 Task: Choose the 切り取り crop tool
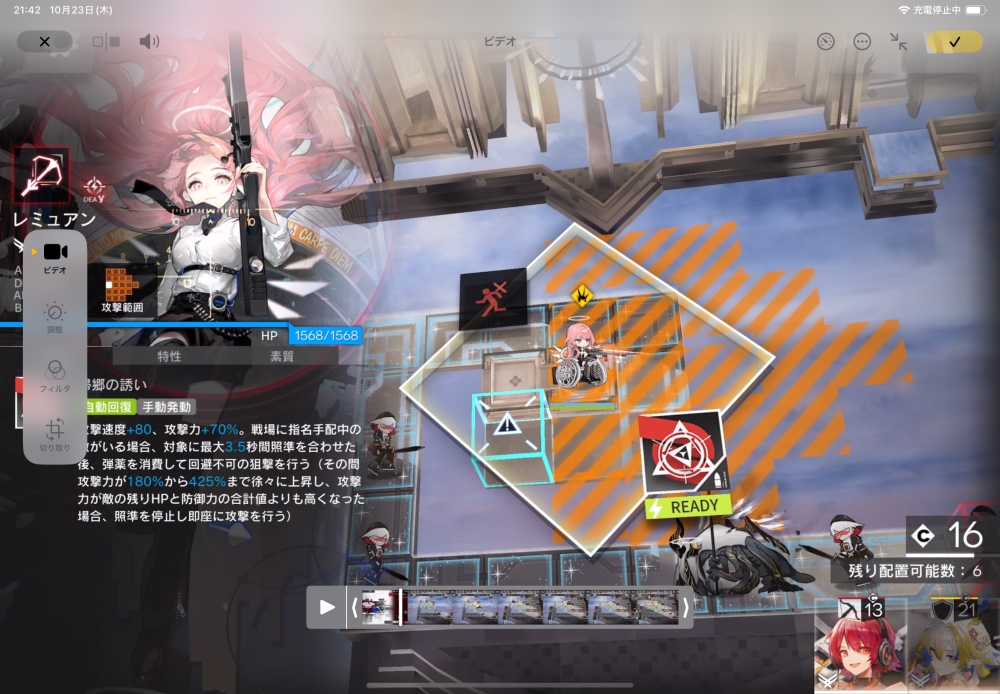tap(55, 433)
